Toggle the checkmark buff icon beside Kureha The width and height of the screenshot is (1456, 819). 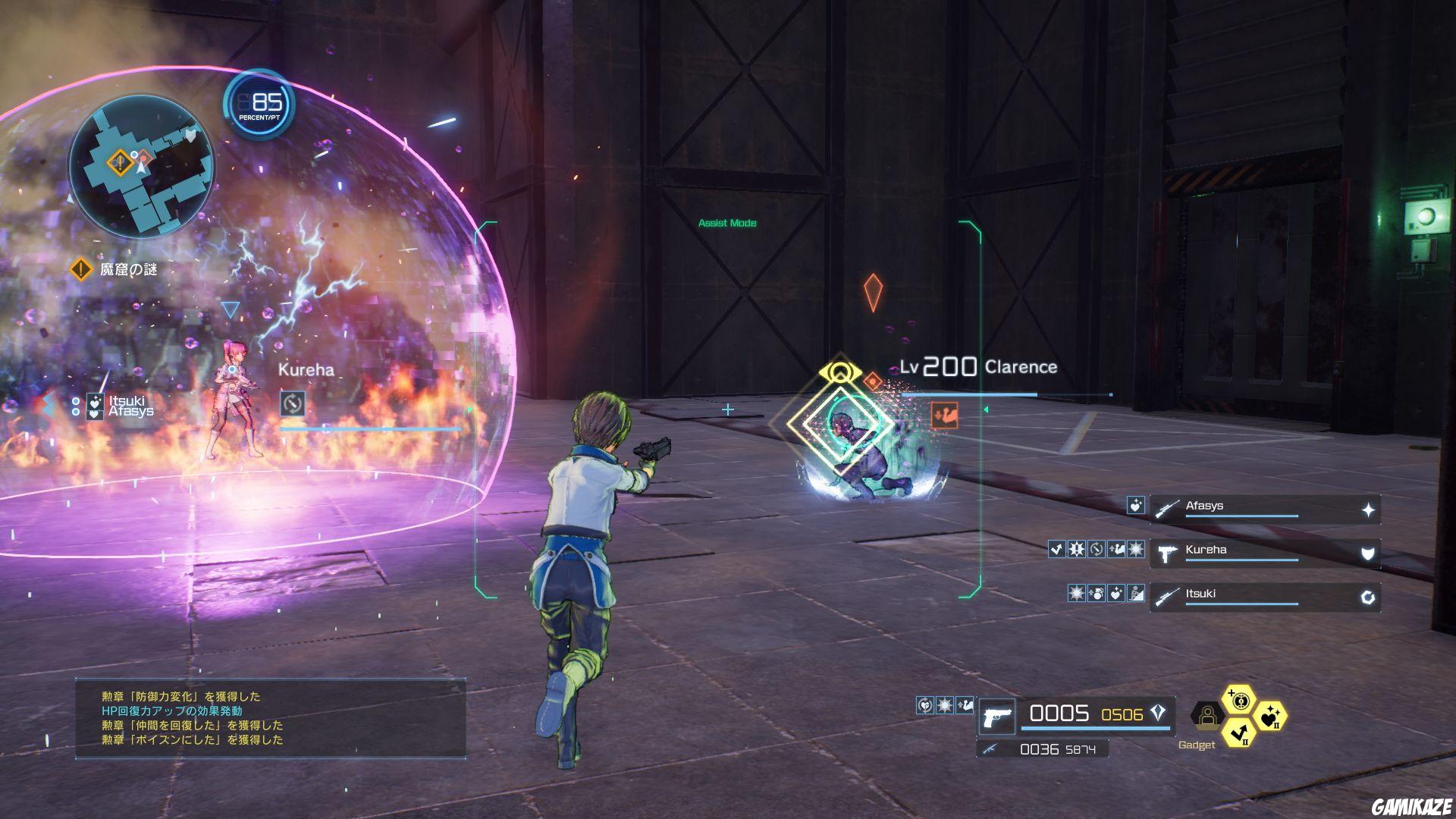tap(1056, 549)
